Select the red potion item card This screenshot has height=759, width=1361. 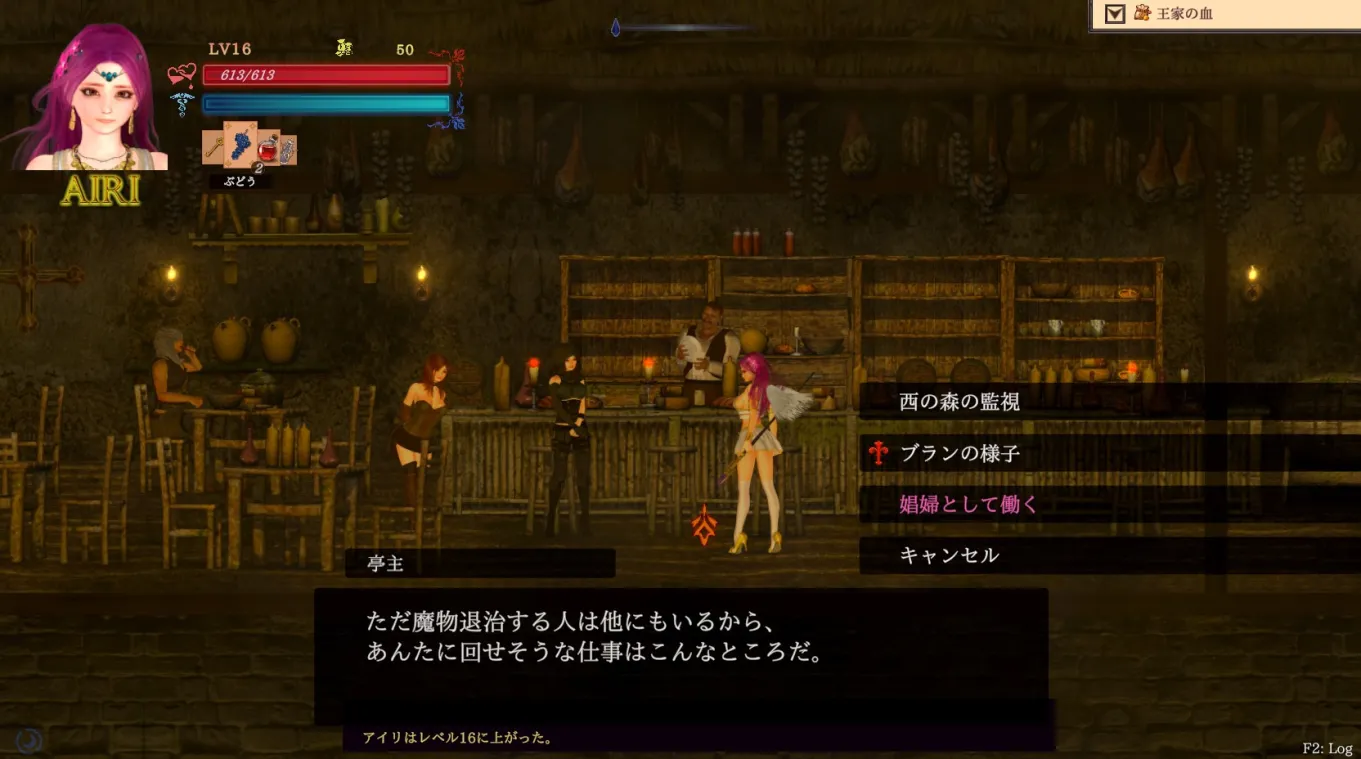pyautogui.click(x=267, y=150)
